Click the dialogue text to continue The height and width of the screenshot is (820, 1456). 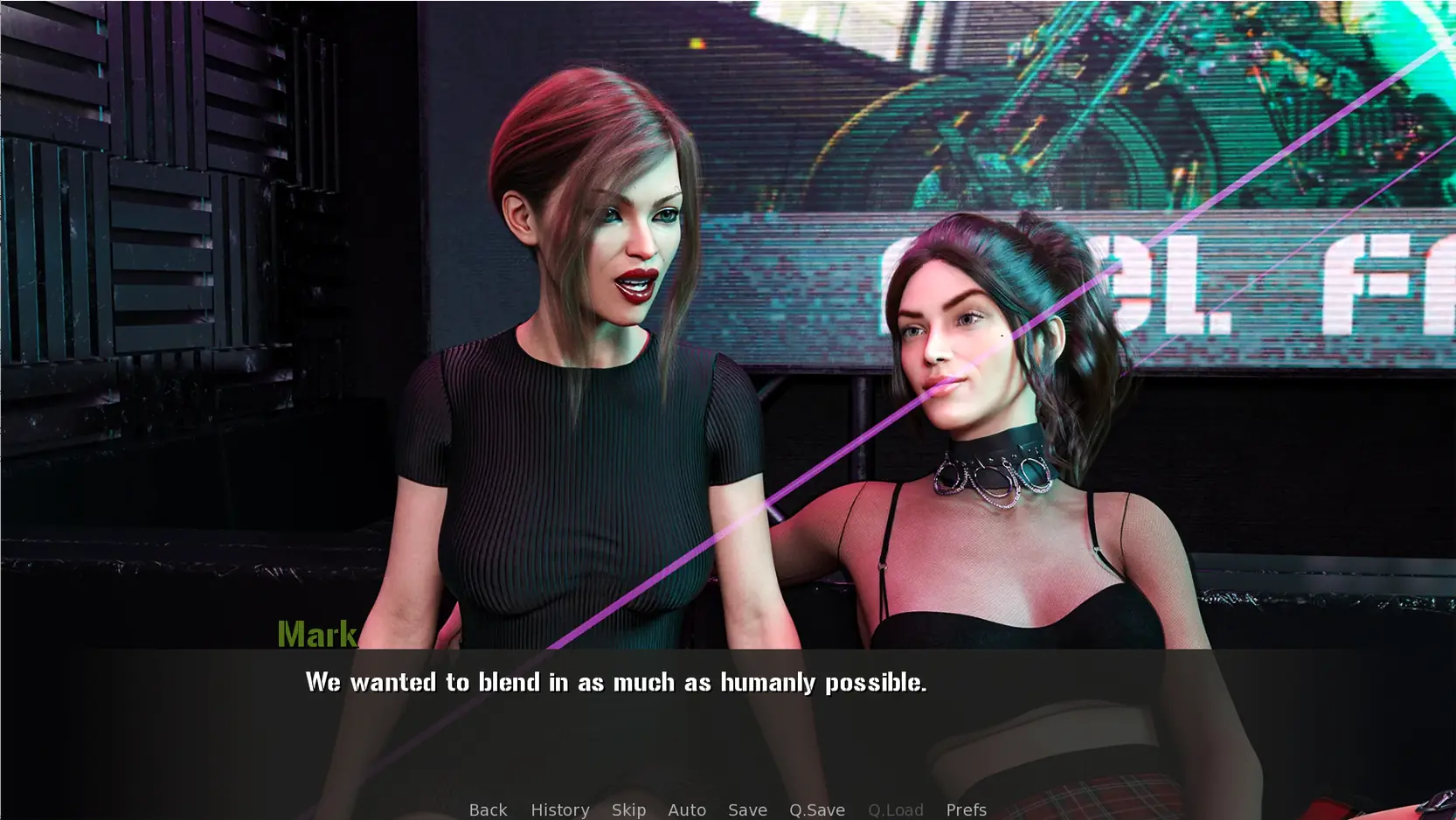(x=615, y=682)
